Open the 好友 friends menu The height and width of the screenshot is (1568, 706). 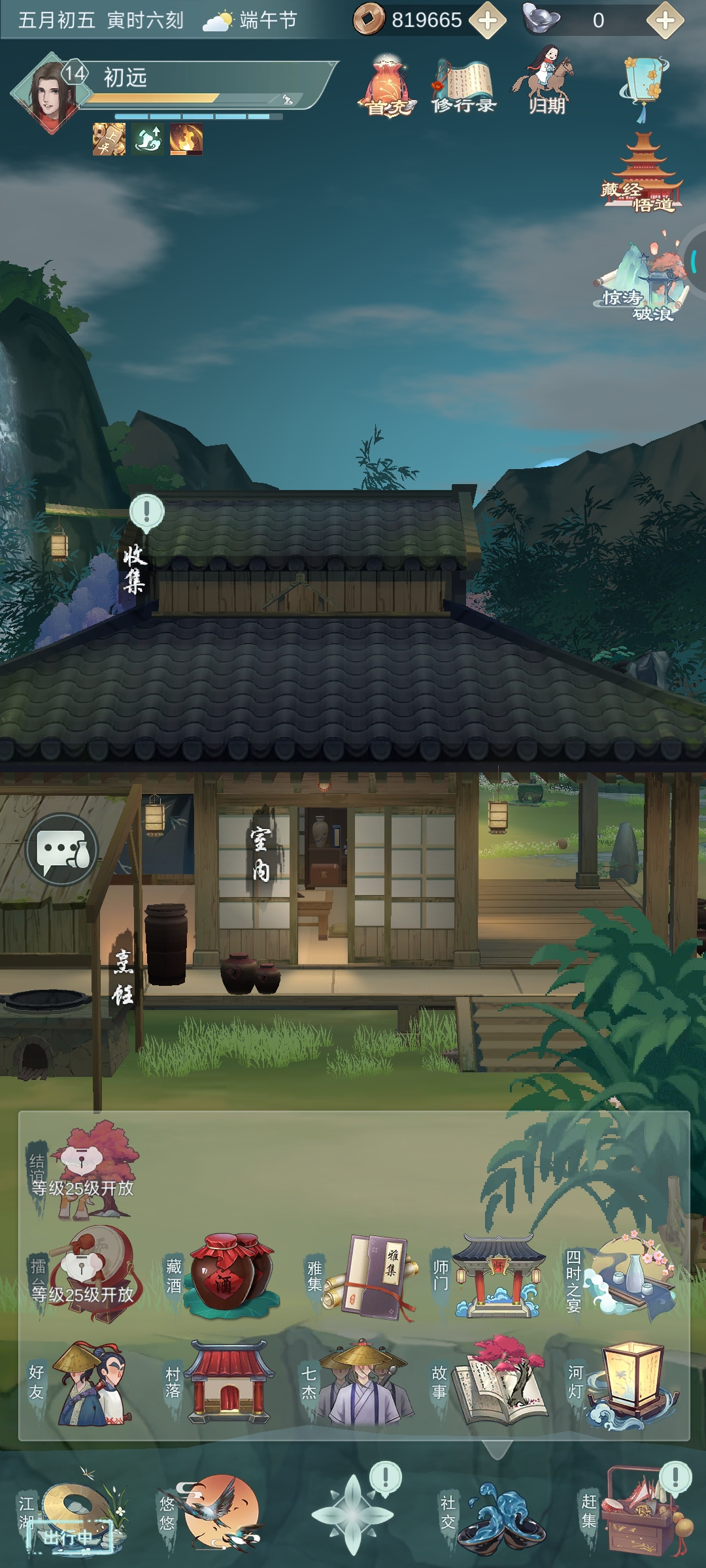pyautogui.click(x=88, y=1384)
